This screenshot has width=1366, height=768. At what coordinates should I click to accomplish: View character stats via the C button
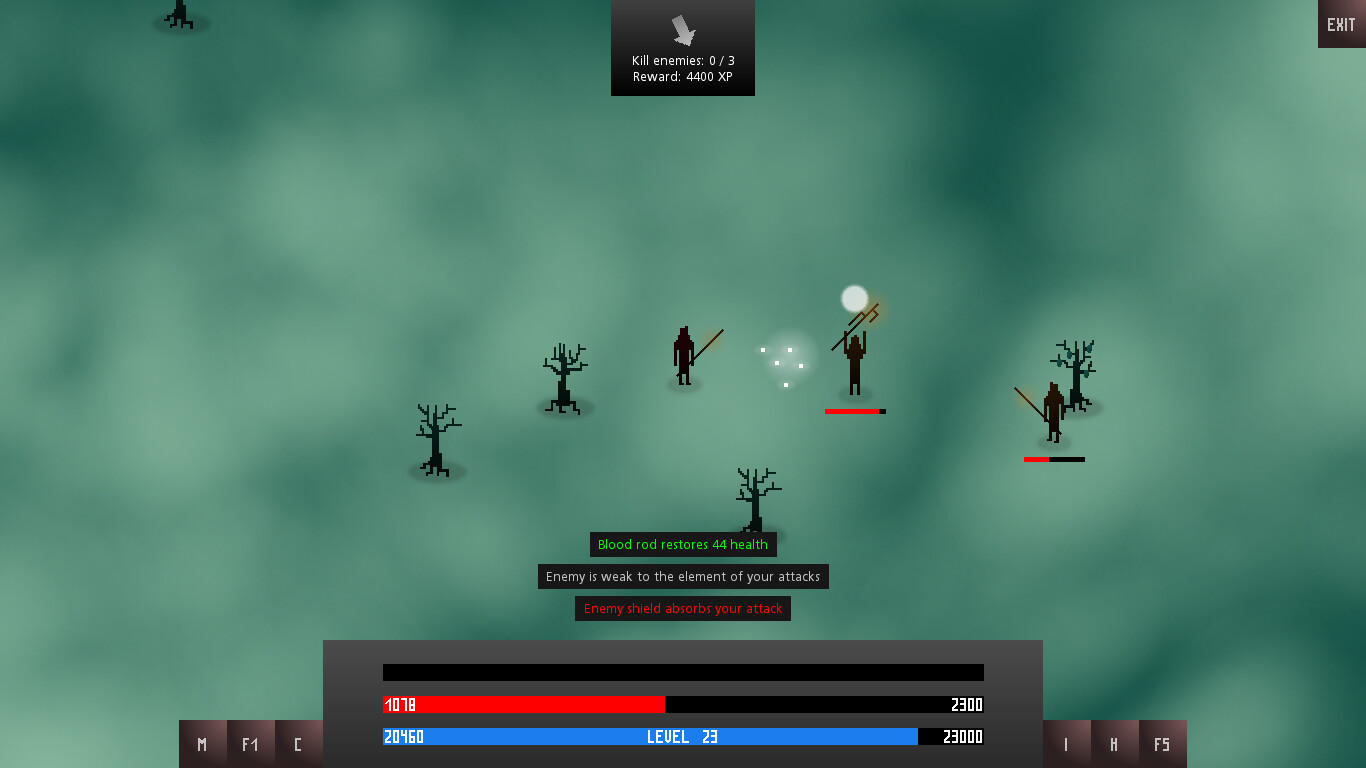[298, 744]
